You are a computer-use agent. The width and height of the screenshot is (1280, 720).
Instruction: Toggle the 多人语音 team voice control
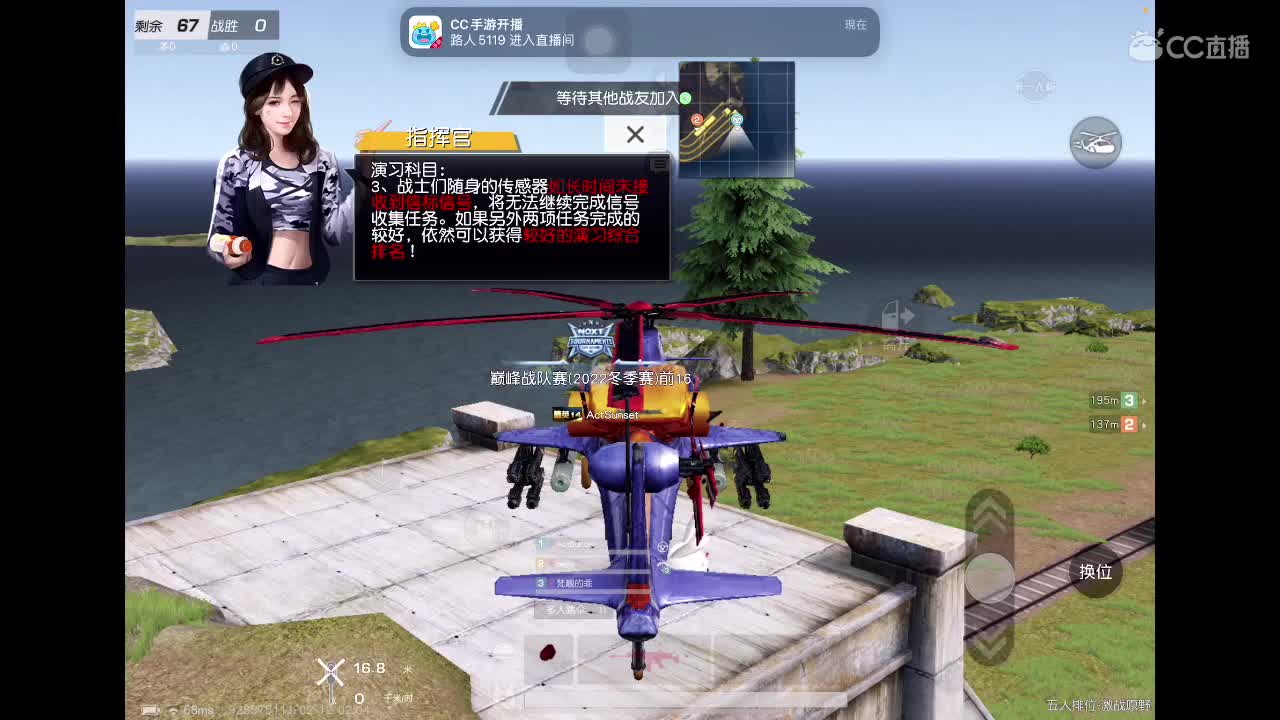click(563, 610)
